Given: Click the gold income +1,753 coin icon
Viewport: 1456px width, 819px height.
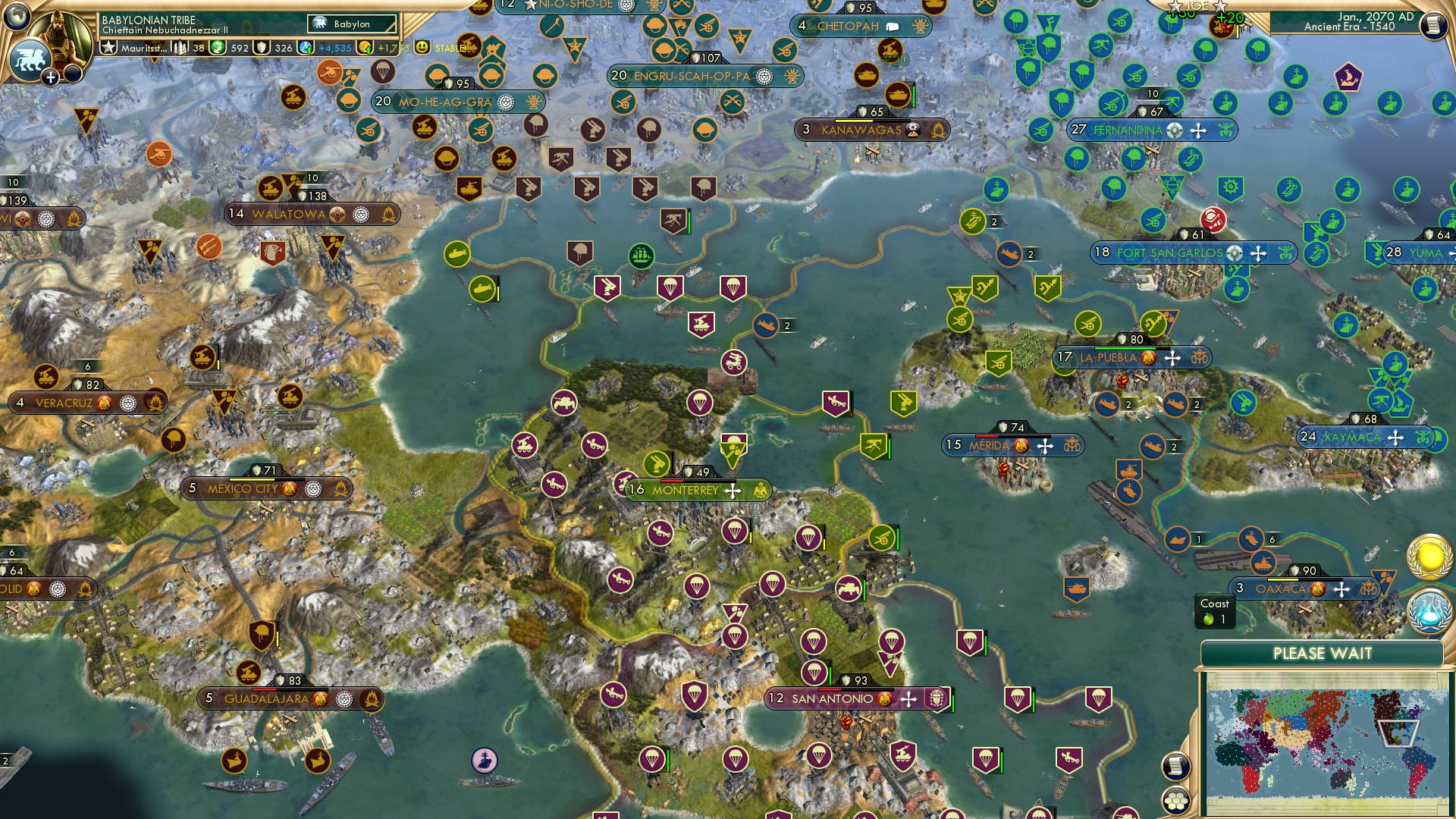Looking at the screenshot, I should (x=365, y=47).
